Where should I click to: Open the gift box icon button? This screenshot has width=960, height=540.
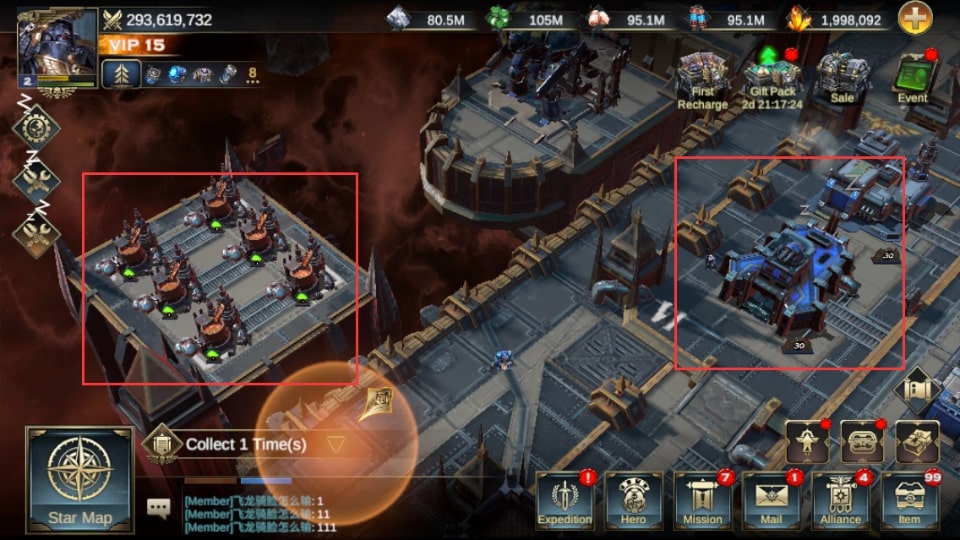point(916,441)
